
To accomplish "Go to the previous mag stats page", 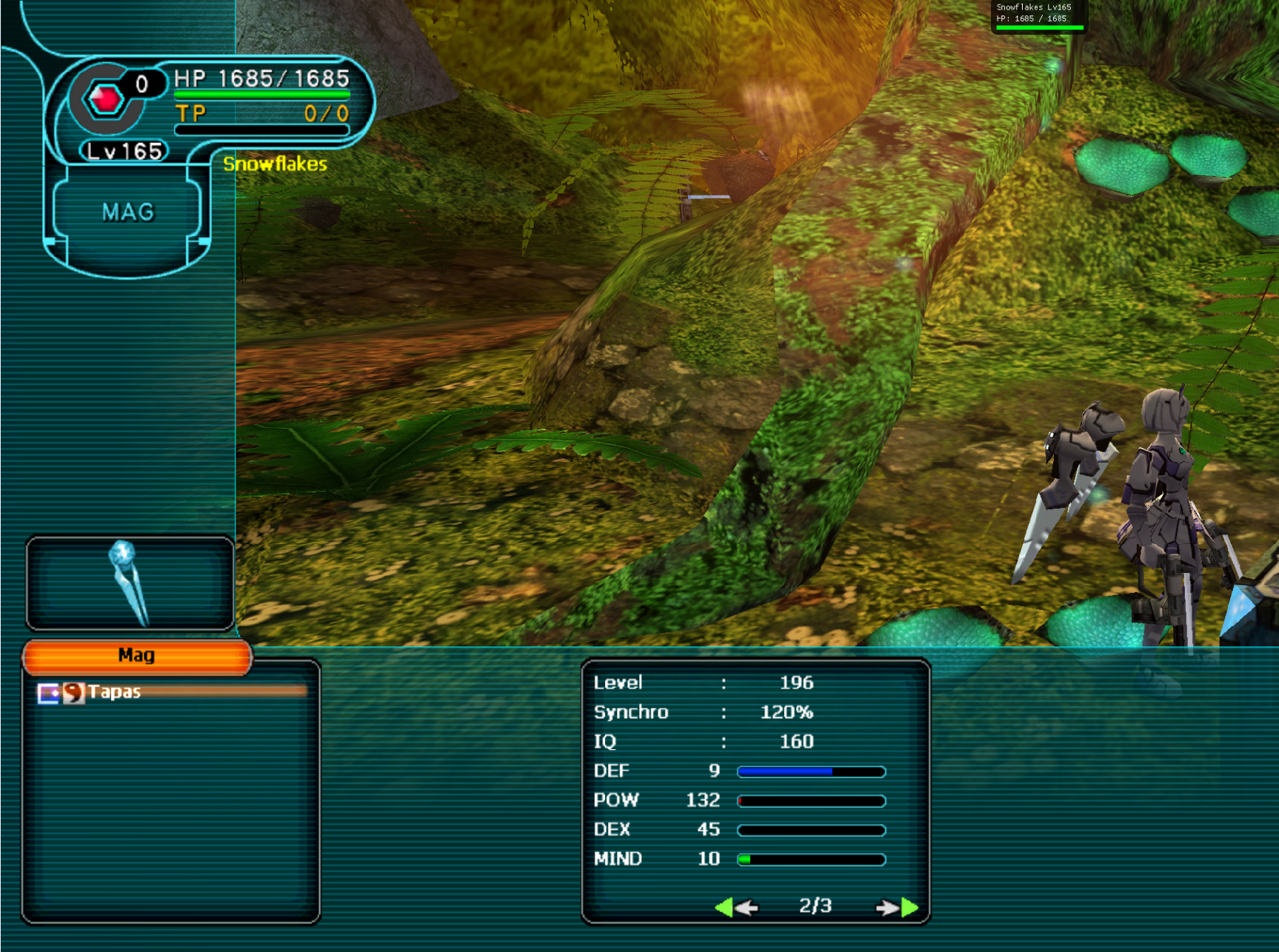I will pos(737,907).
